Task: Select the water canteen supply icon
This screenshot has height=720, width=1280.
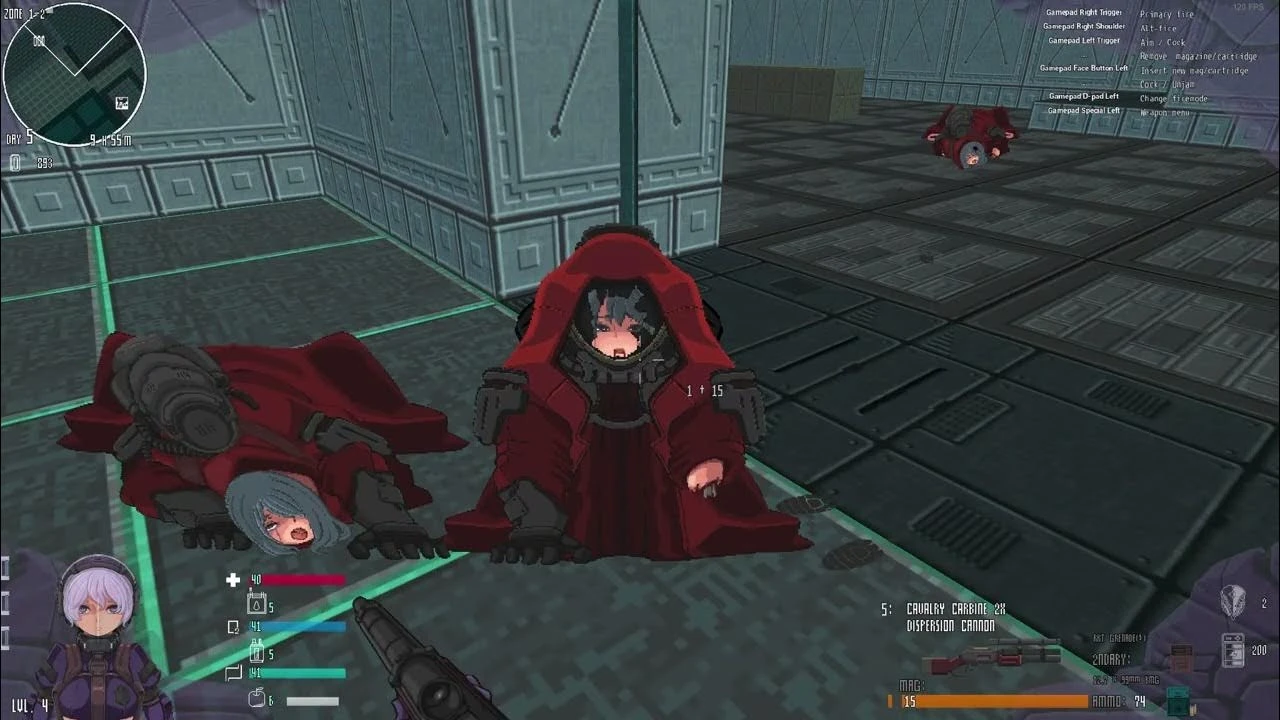Action: (257, 605)
